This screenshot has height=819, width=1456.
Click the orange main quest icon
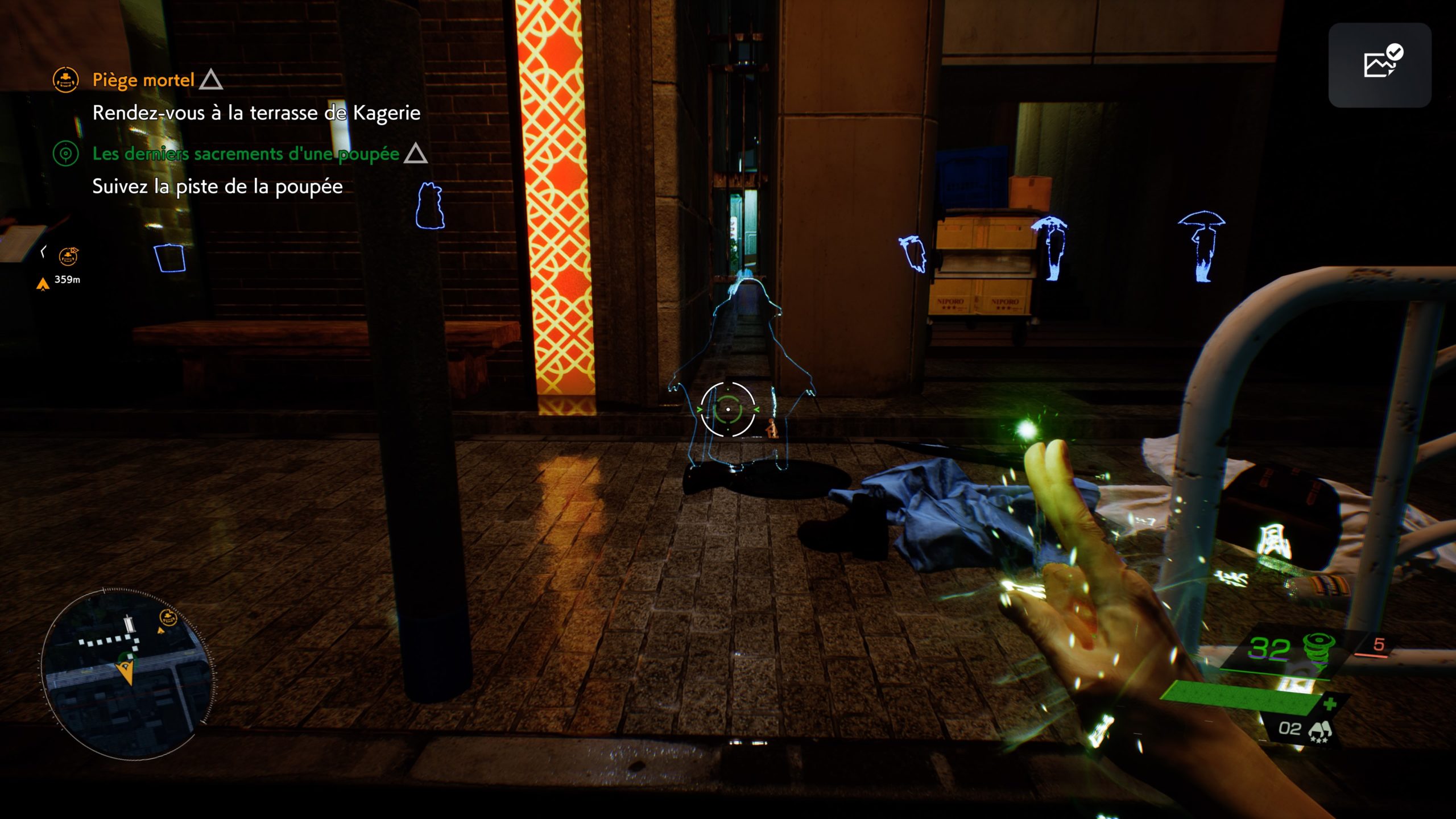pos(65,80)
